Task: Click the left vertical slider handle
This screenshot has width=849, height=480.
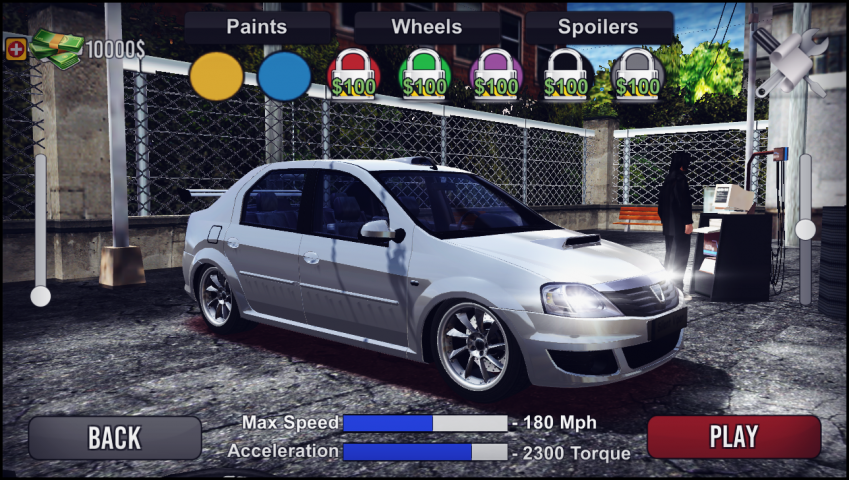Action: point(40,296)
